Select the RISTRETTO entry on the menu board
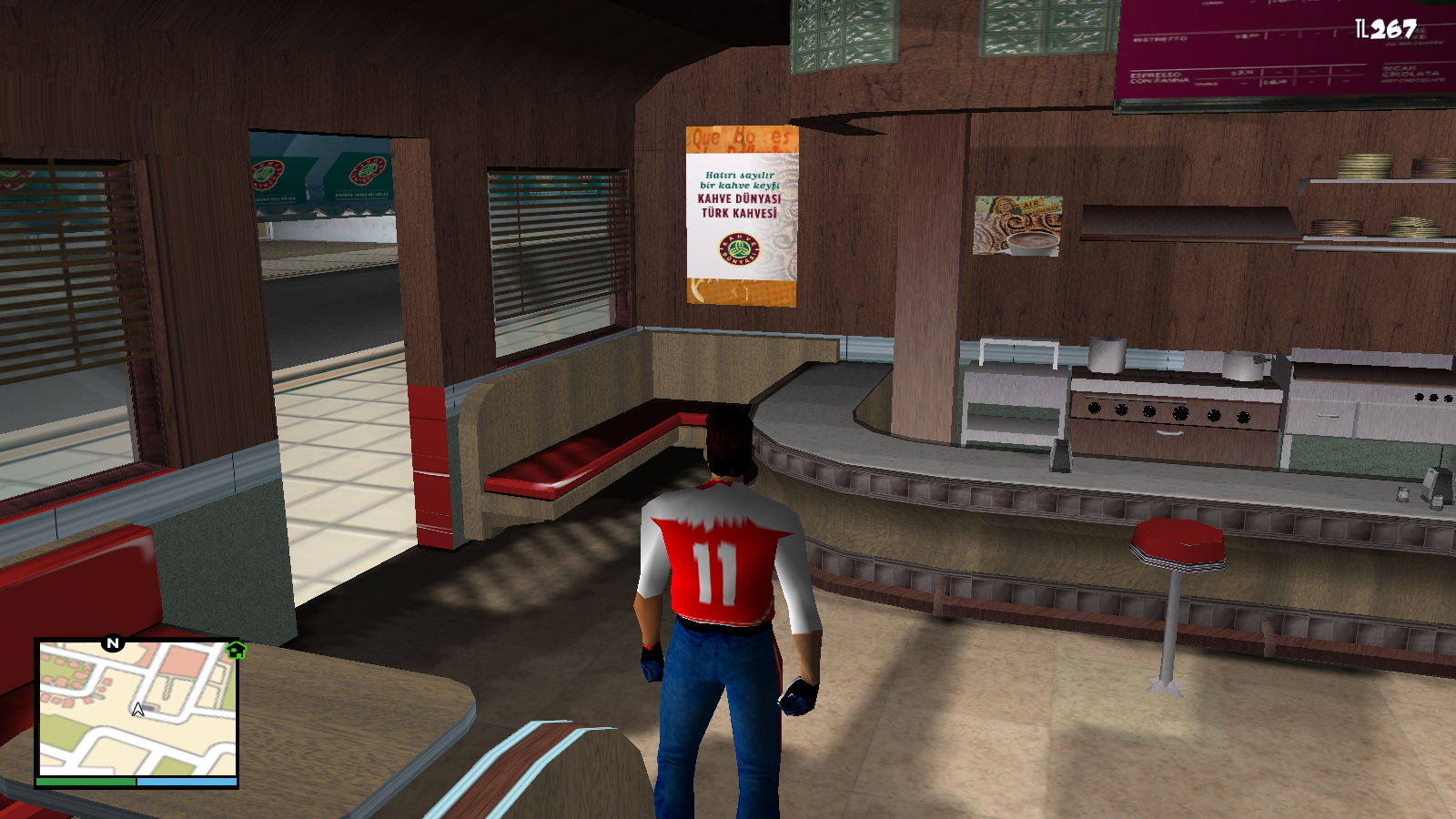 pos(1160,38)
